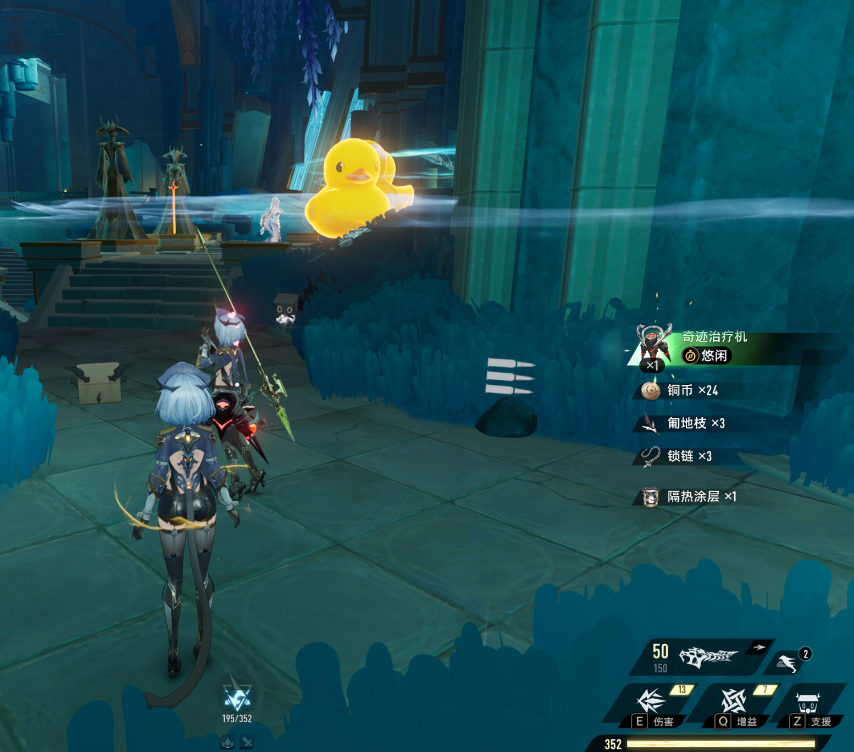Click the flame buff icon
The height and width of the screenshot is (752, 854).
tap(227, 741)
